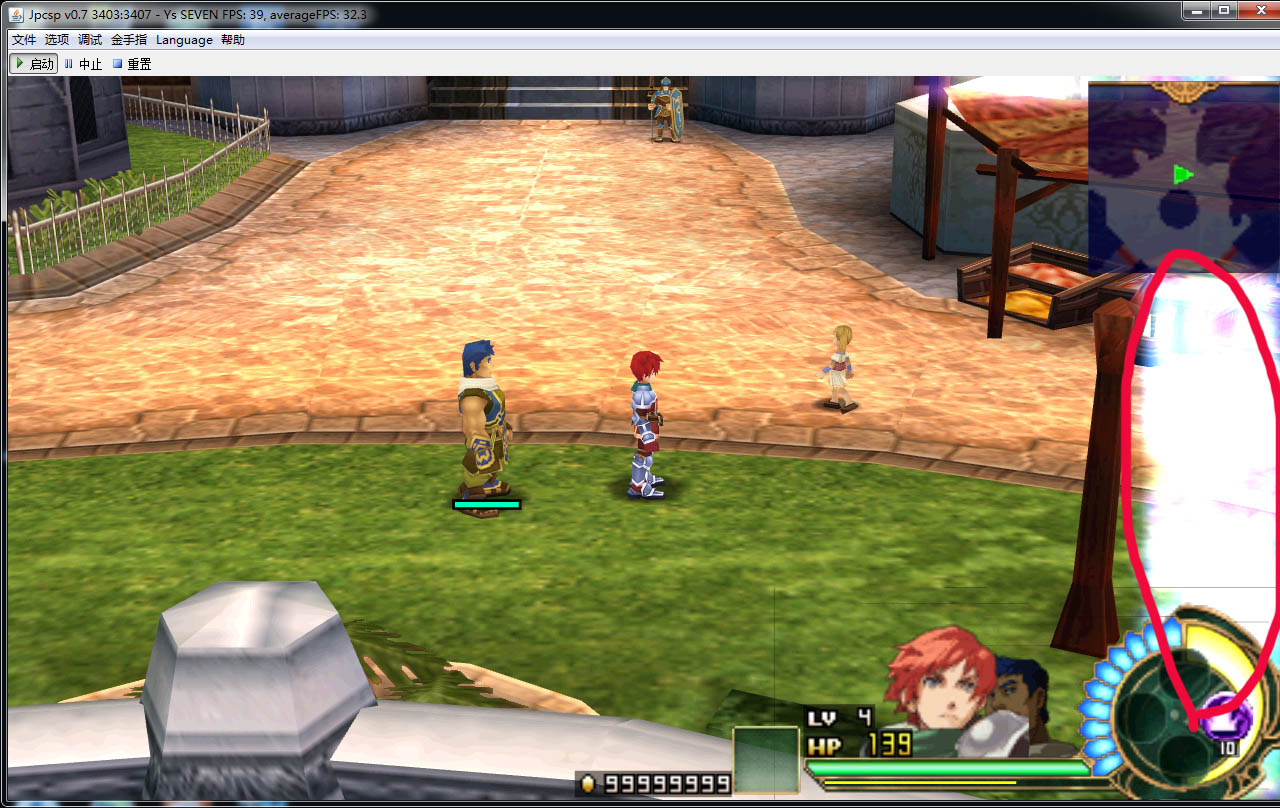Open the 调试 debug menu
The height and width of the screenshot is (808, 1280).
(x=90, y=40)
